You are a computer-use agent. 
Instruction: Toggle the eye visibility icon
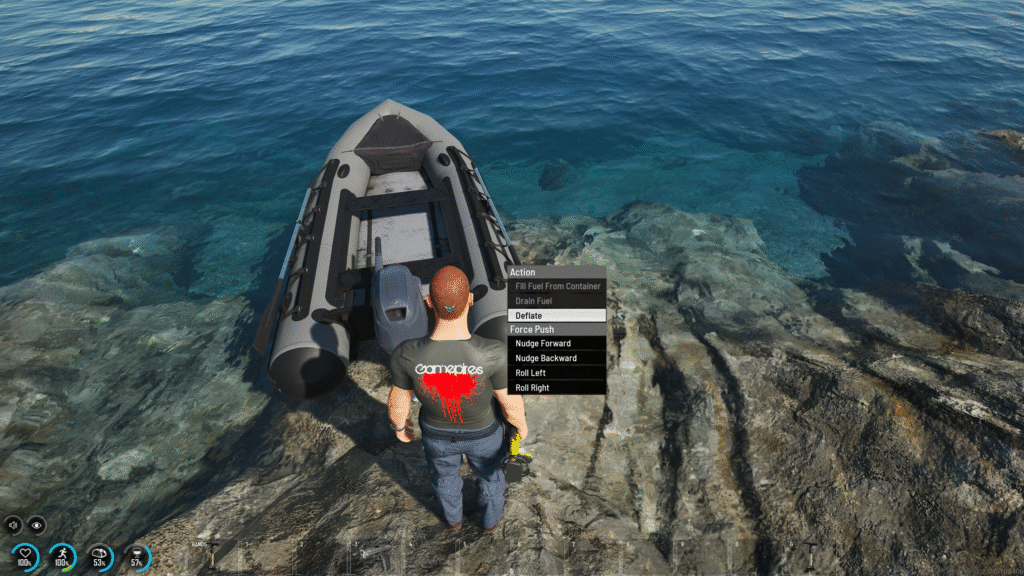pyautogui.click(x=37, y=523)
